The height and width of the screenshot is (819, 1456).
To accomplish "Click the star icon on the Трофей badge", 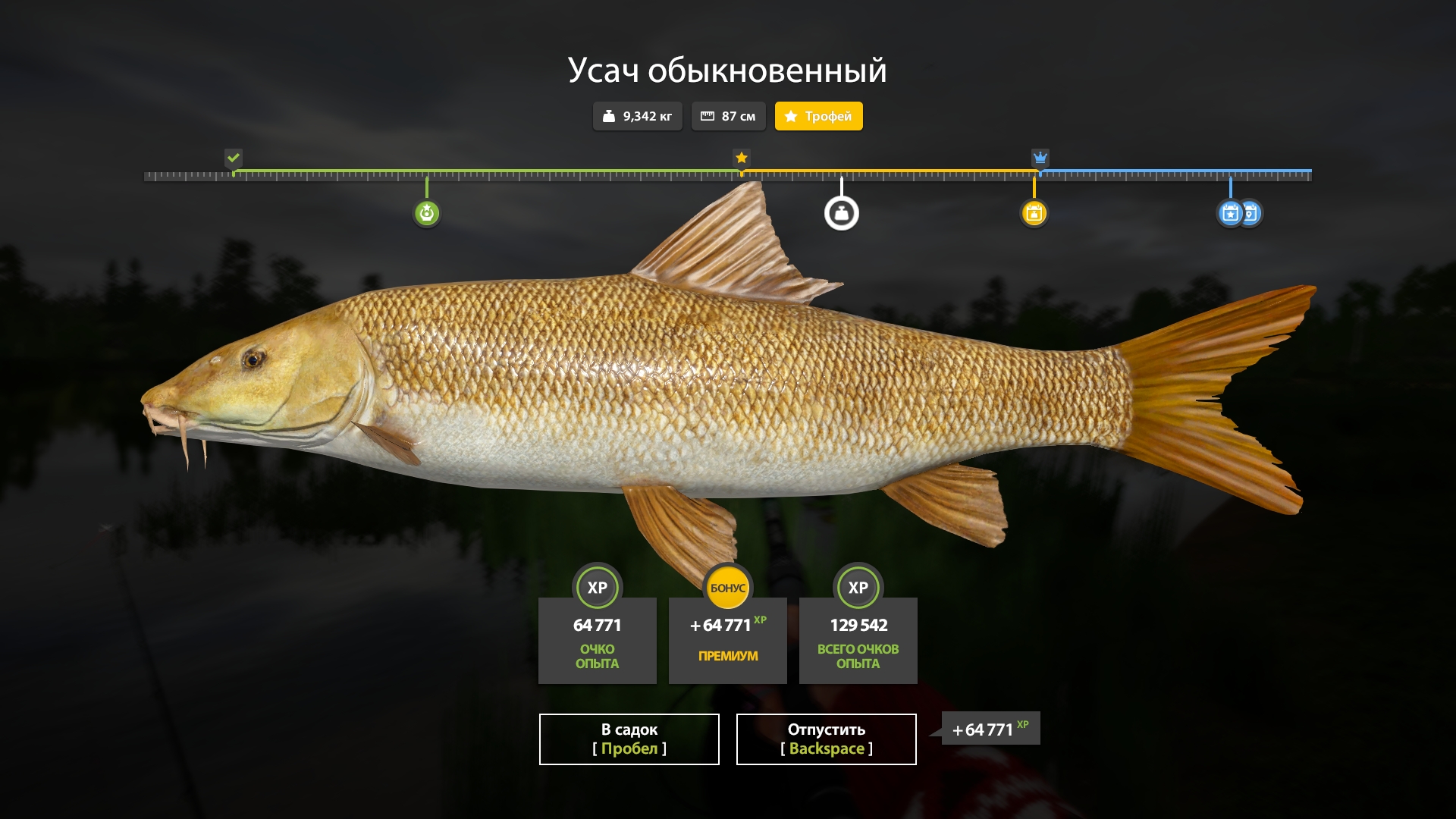I will pyautogui.click(x=792, y=116).
